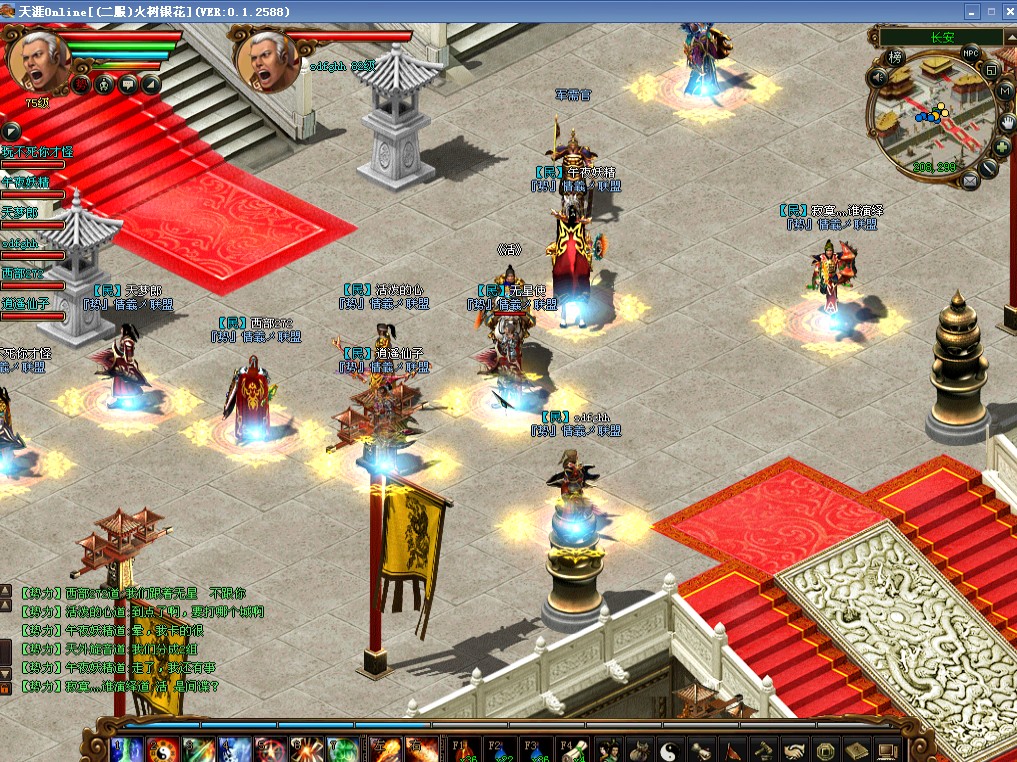
Task: Open mail with the envelope icon
Action: [x=969, y=180]
